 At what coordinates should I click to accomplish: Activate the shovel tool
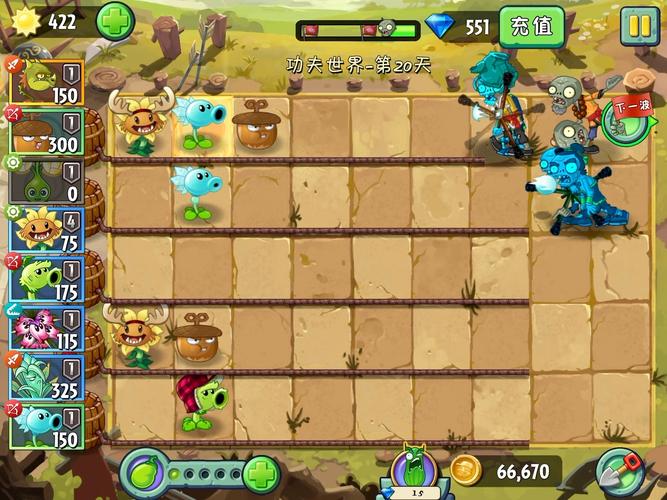pos(618,472)
